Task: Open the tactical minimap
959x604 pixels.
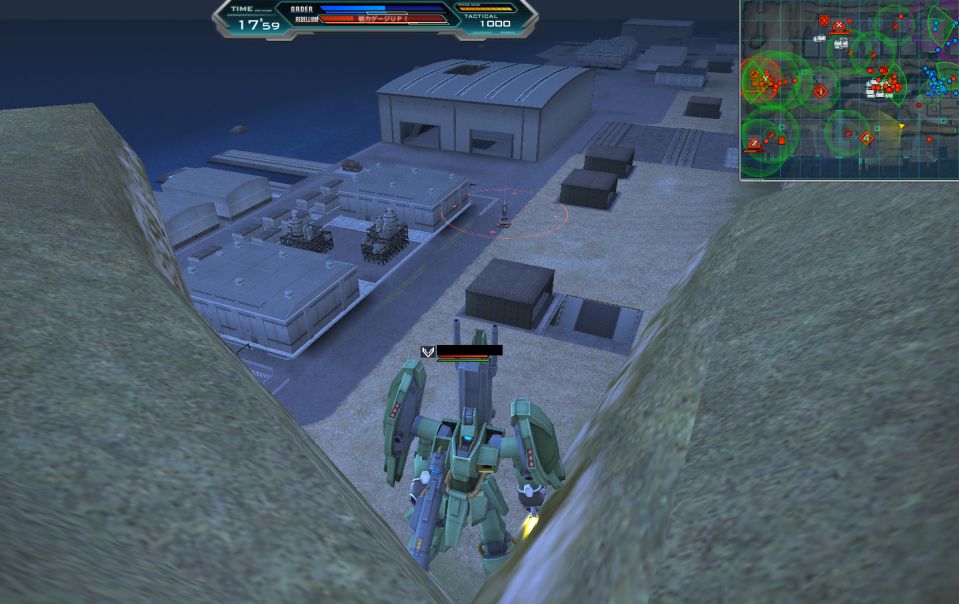Action: point(849,90)
